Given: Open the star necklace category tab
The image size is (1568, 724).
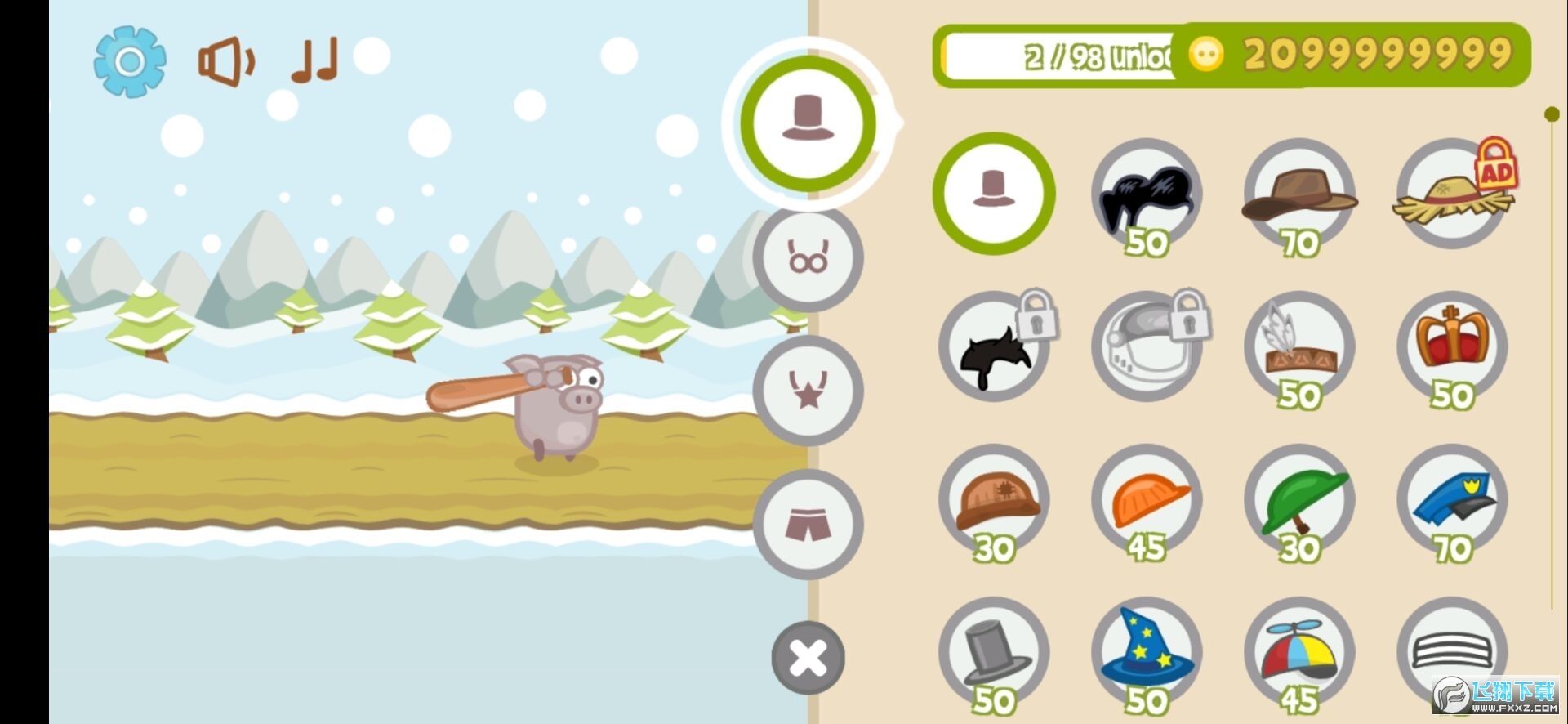Looking at the screenshot, I should pyautogui.click(x=808, y=390).
